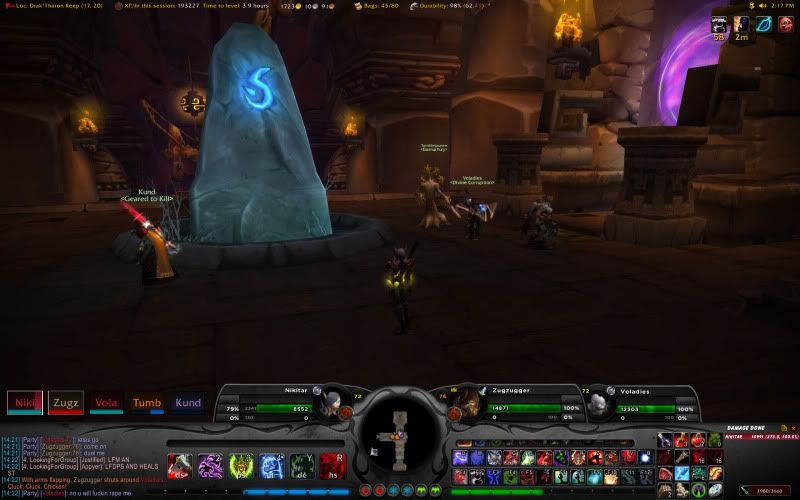Use the purple swirl ability icon

point(211,466)
